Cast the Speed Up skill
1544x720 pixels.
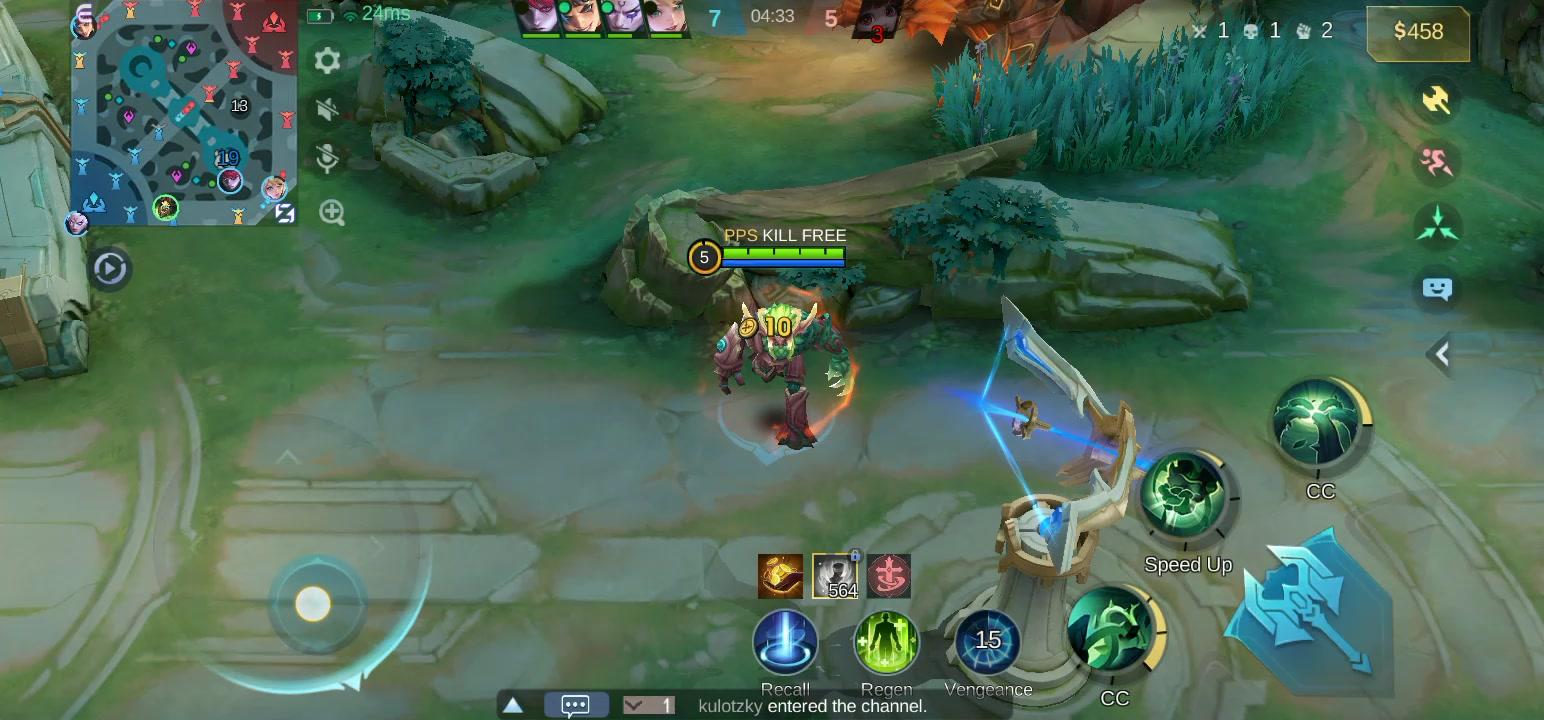pos(1186,497)
